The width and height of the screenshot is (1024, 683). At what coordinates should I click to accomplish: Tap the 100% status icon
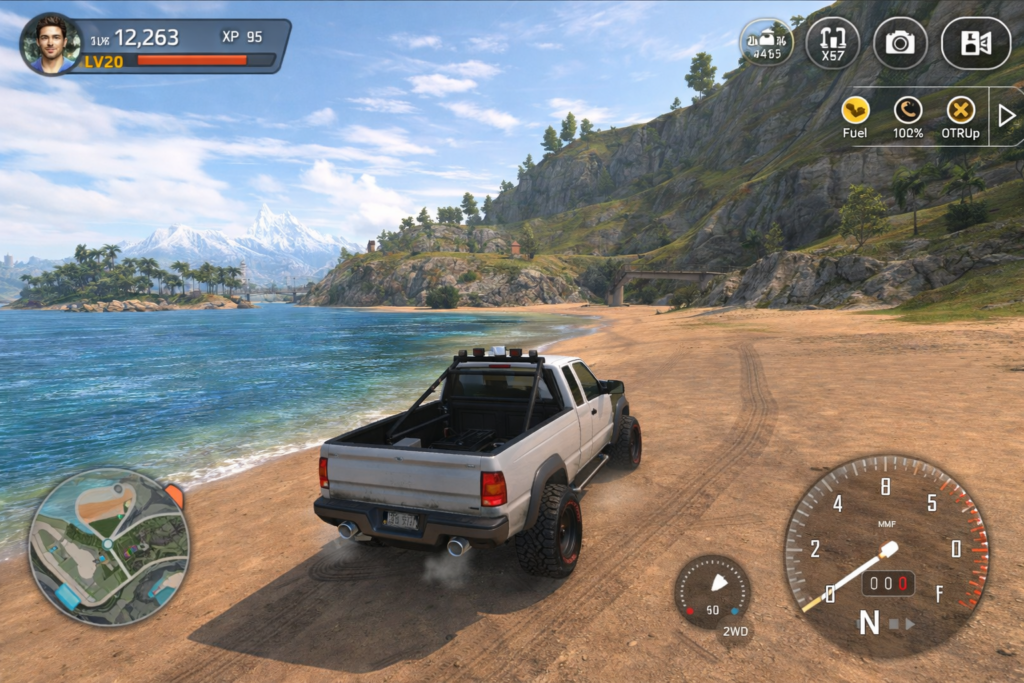point(908,111)
